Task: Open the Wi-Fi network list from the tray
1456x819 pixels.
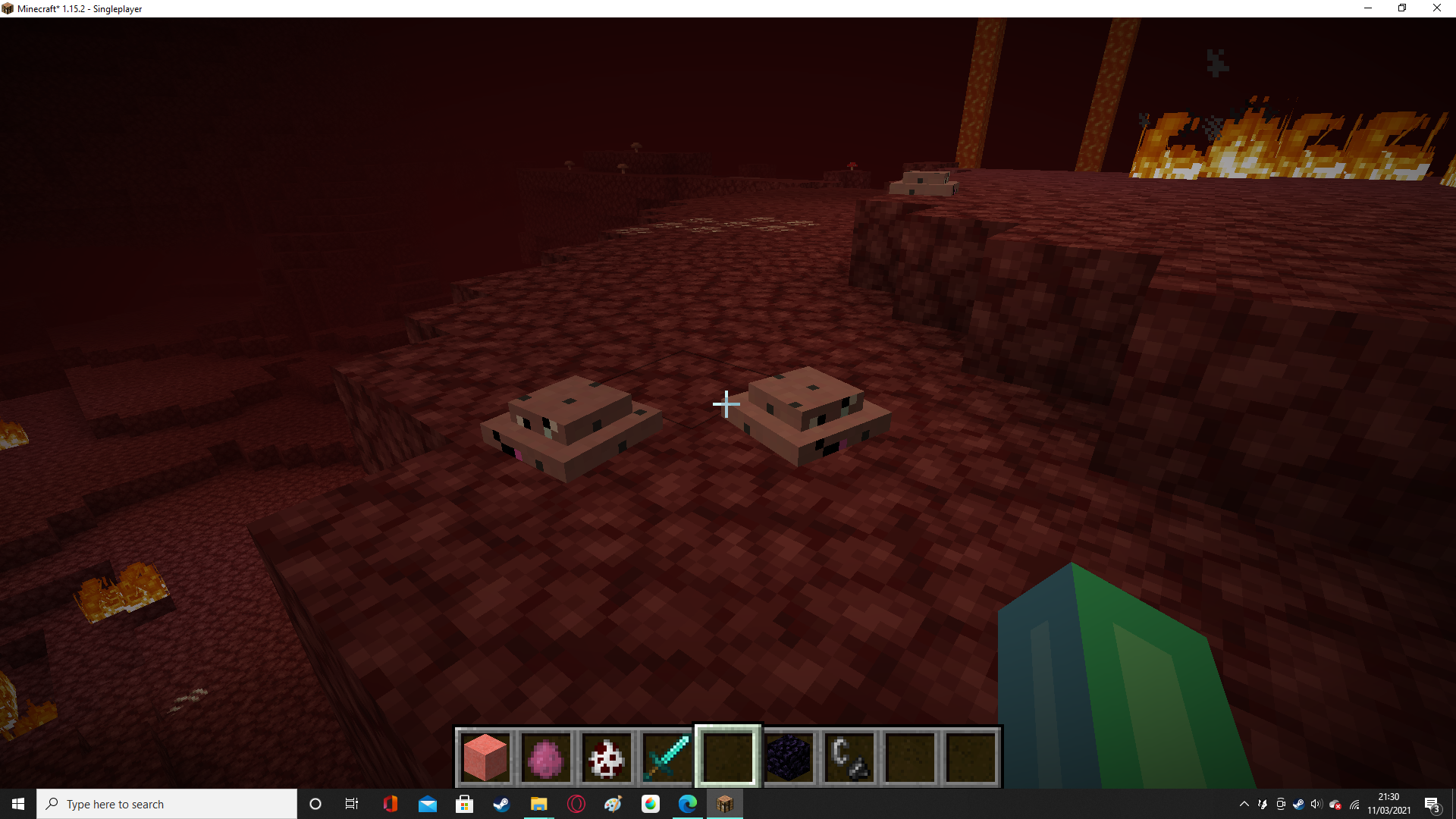Action: 1356,804
